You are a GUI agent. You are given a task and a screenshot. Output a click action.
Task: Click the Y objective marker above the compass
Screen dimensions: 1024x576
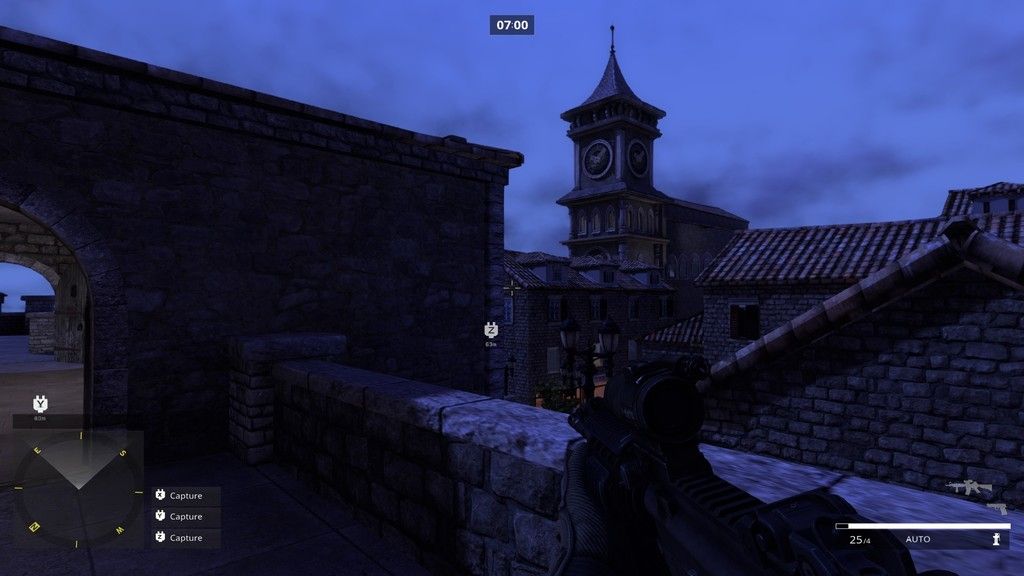point(40,403)
